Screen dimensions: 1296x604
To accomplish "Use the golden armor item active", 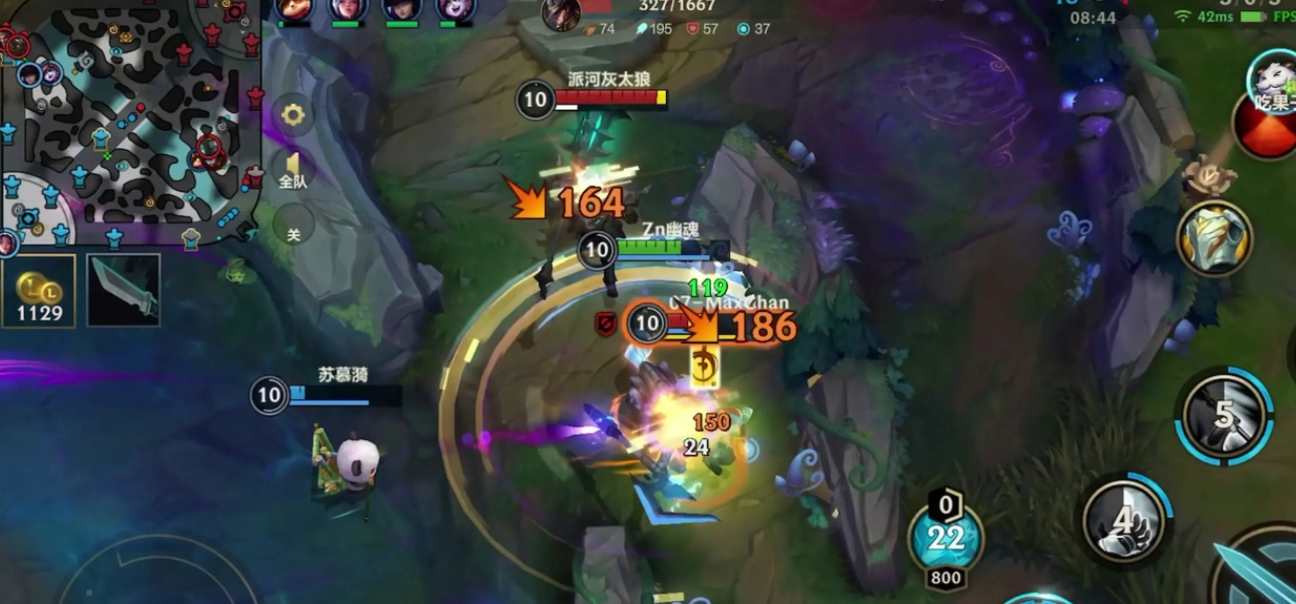I will coord(1214,238).
